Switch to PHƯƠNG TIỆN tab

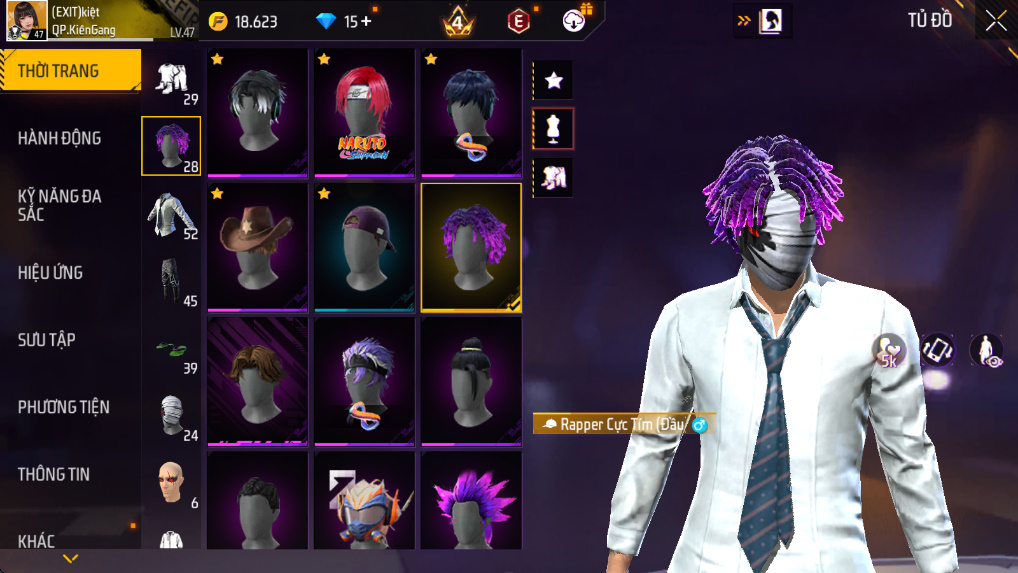[64, 407]
